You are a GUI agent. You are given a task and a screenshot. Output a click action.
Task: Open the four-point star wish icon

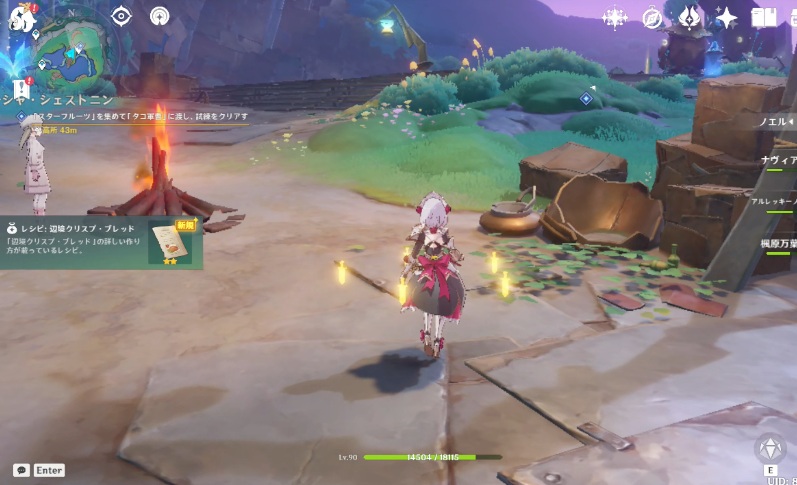tap(726, 18)
